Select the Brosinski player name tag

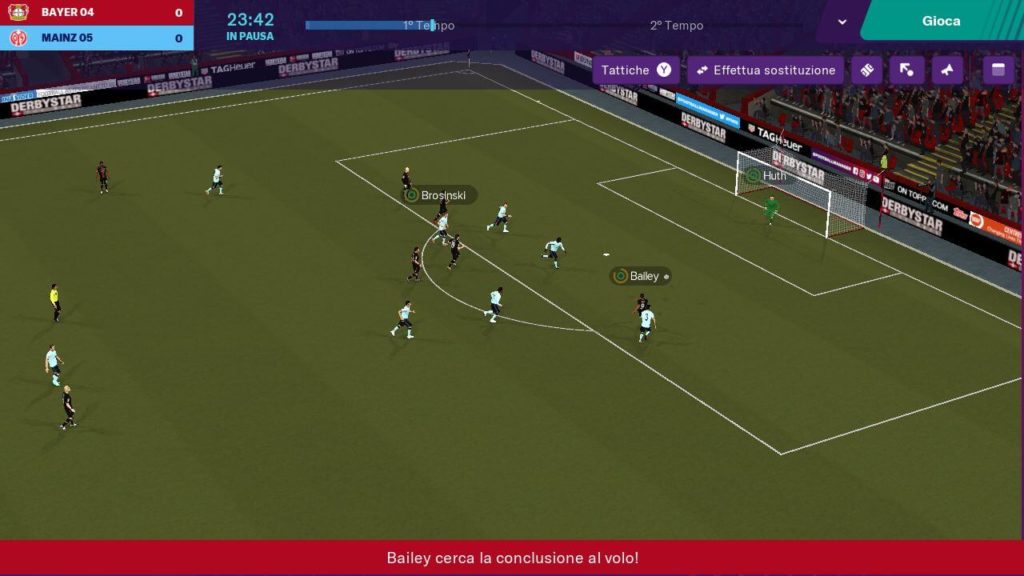tap(440, 195)
